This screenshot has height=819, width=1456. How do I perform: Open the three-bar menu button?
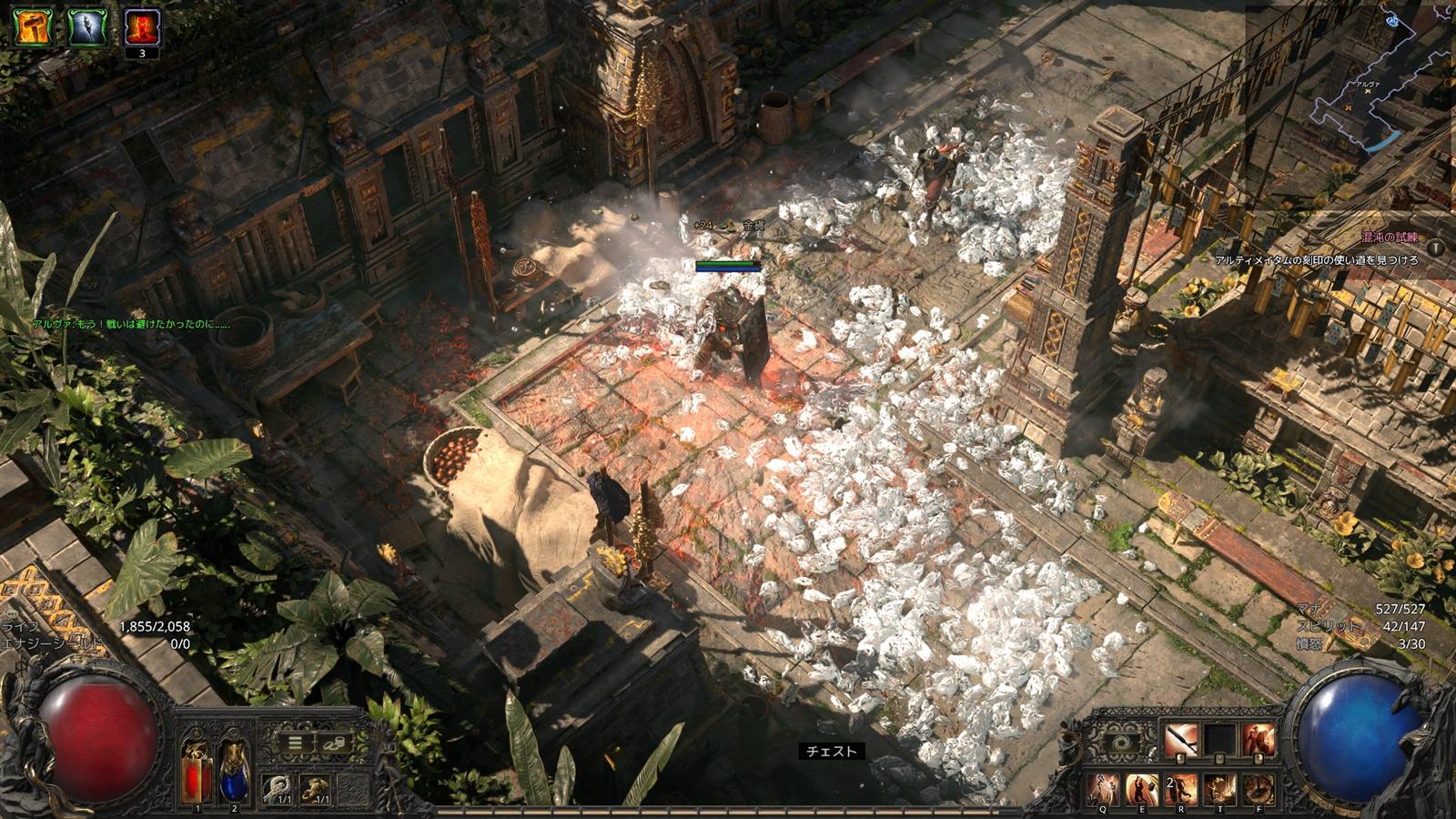pos(295,743)
